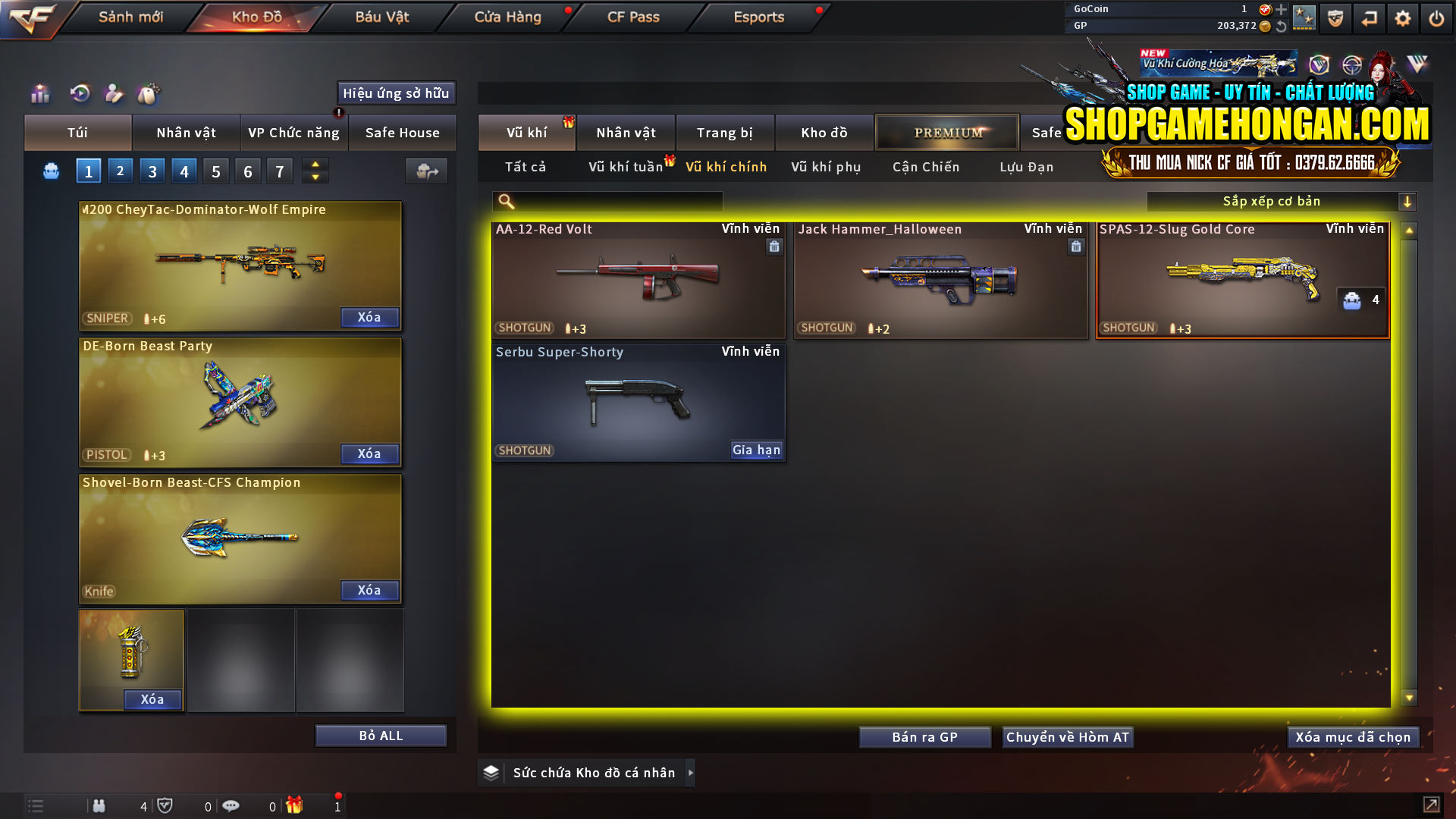1456x819 pixels.
Task: Deselect bag number 1
Action: [88, 171]
